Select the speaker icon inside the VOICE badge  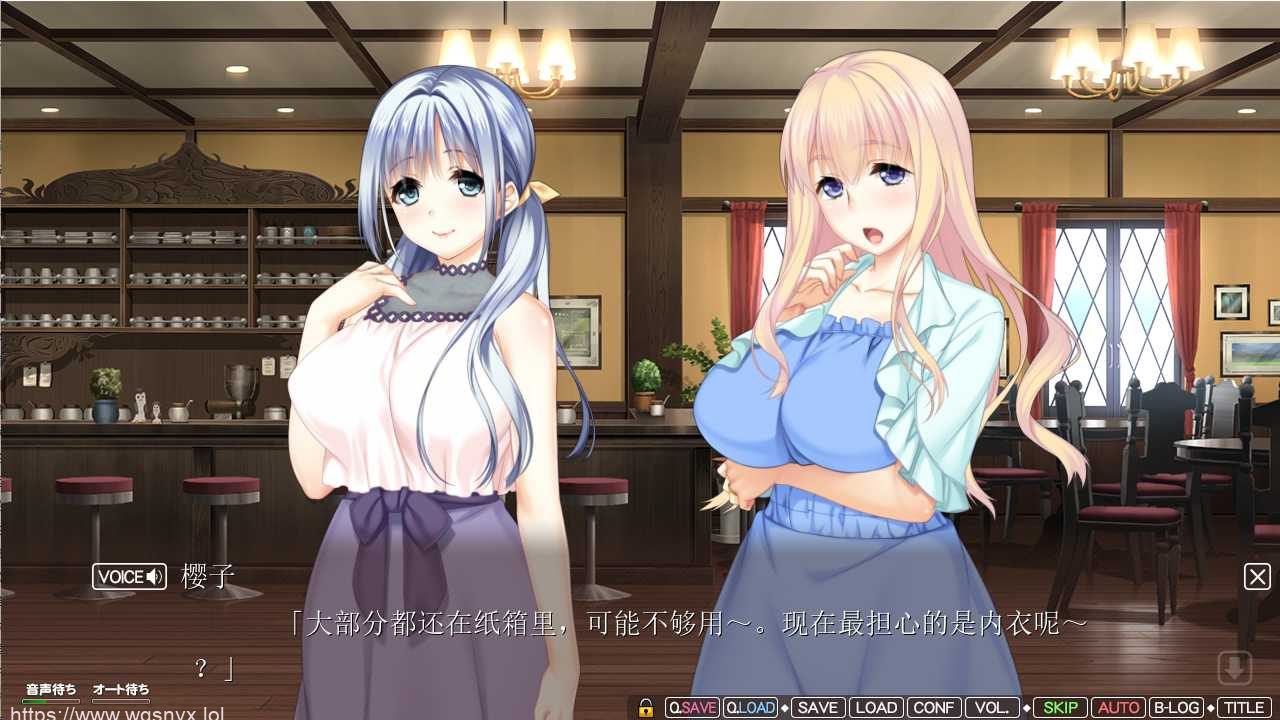(155, 577)
